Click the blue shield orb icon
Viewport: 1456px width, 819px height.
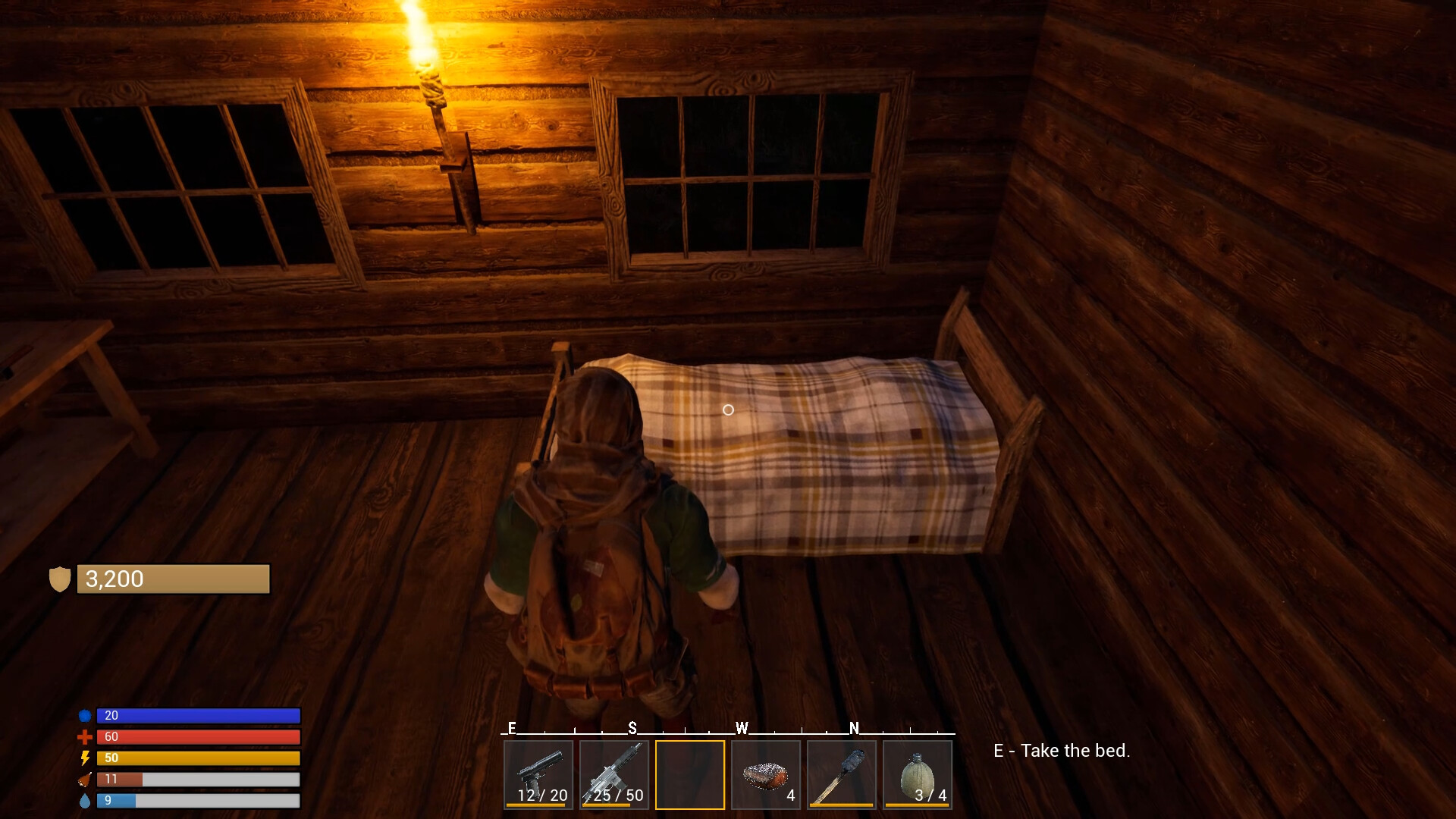point(86,715)
